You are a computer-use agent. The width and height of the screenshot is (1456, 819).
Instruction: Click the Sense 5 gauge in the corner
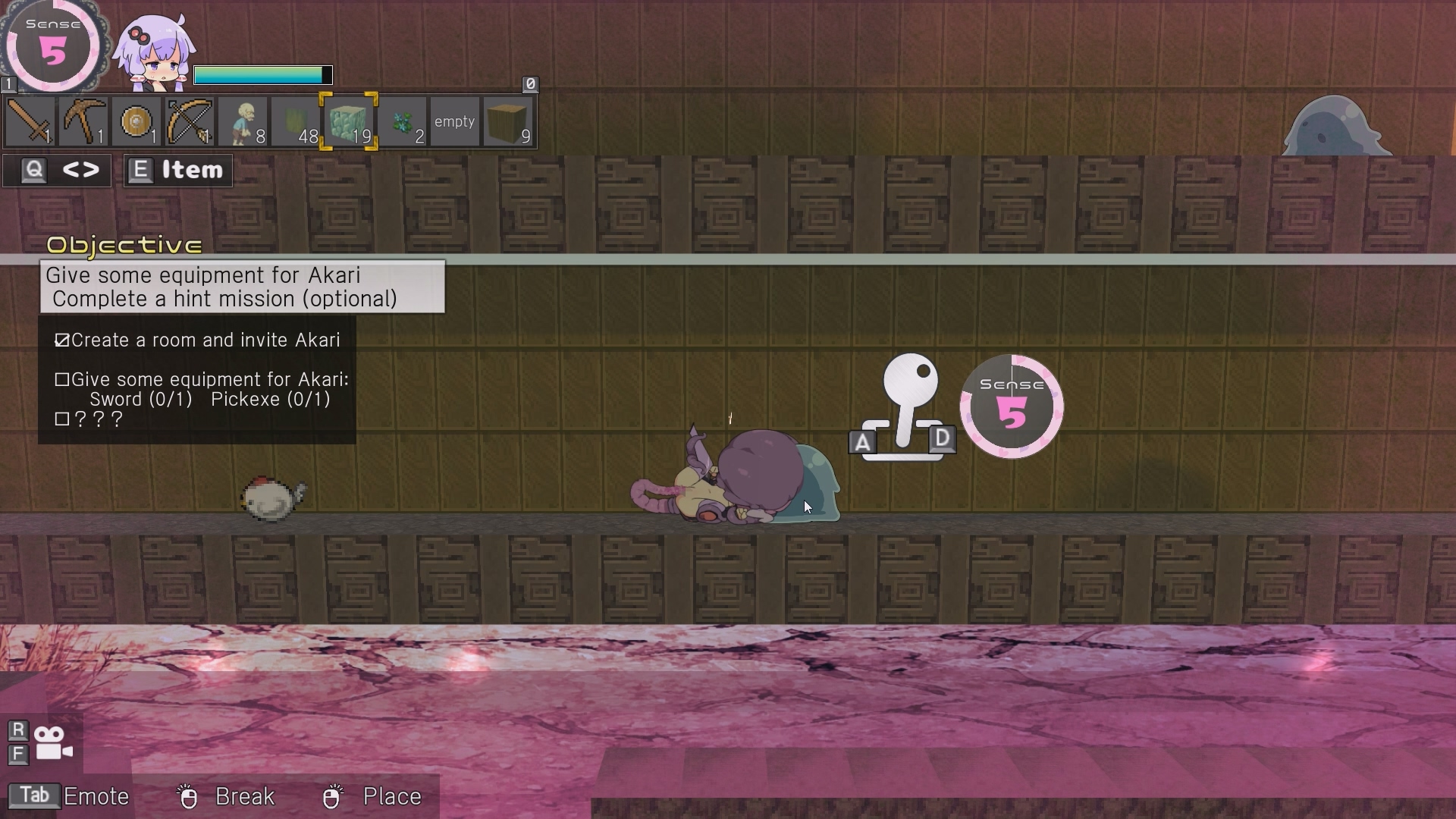pos(53,47)
